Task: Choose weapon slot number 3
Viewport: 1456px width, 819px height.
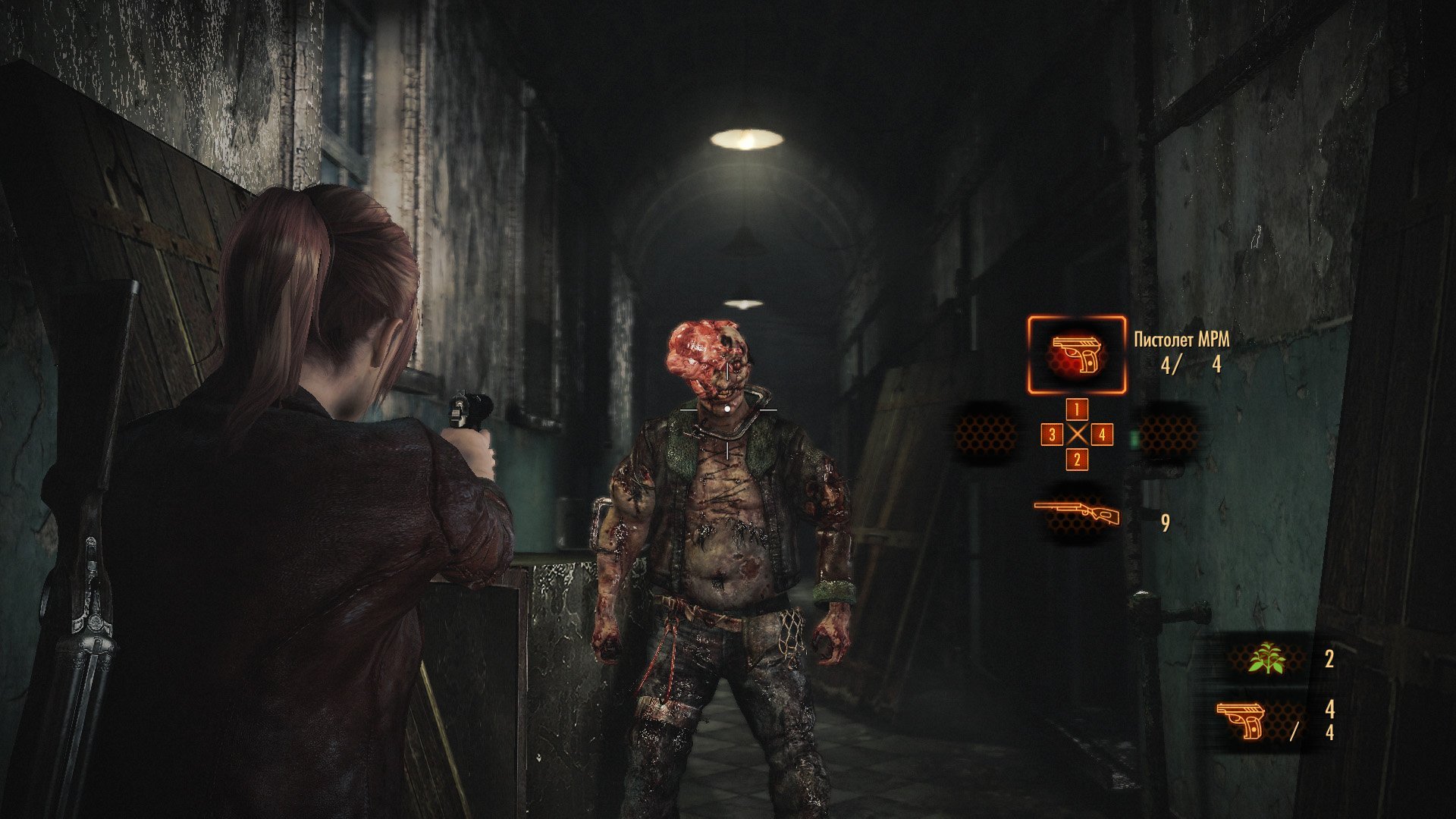Action: tap(1052, 435)
